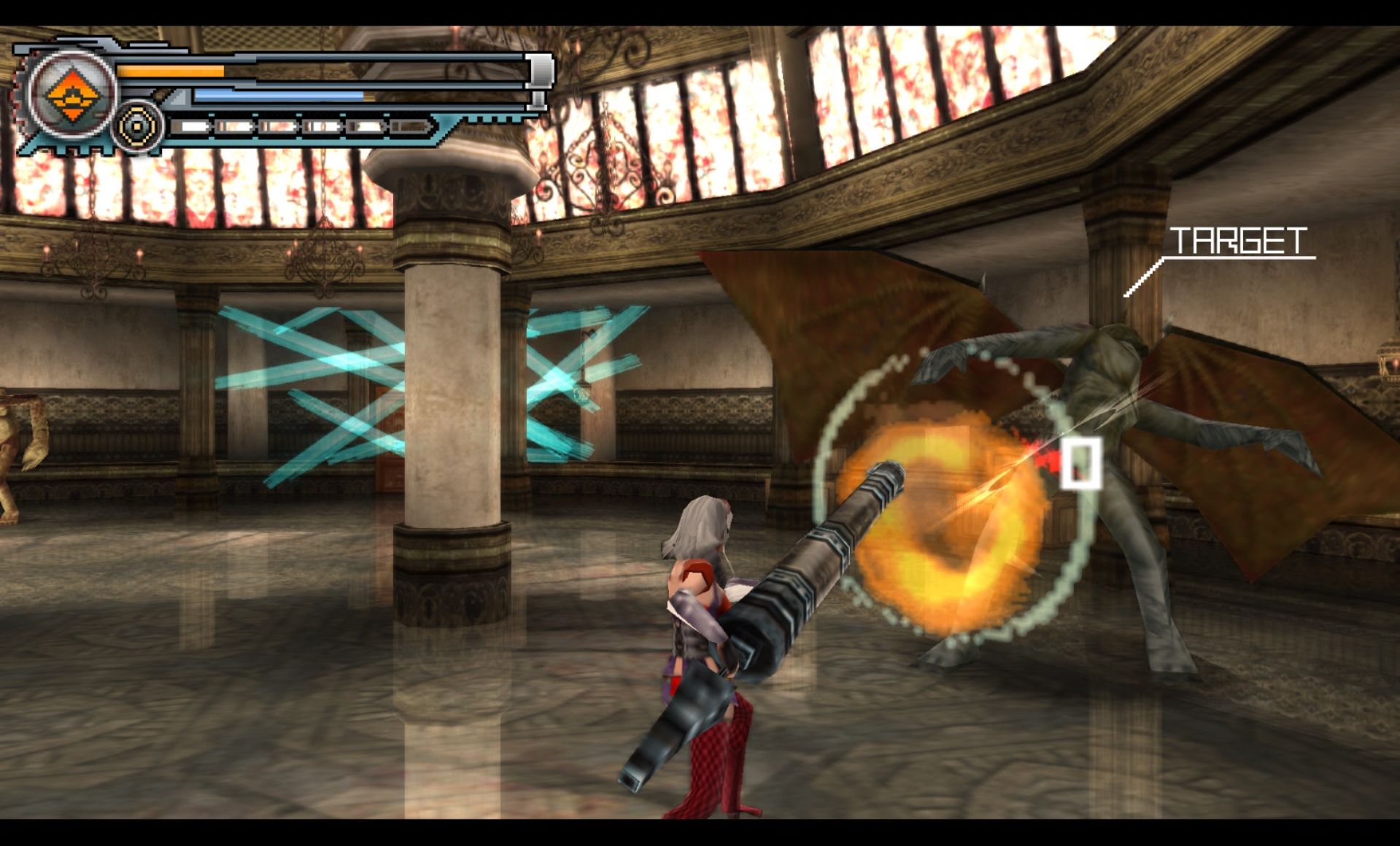1400x846 pixels.
Task: Select the white square lock-on reticle
Action: 1080,463
